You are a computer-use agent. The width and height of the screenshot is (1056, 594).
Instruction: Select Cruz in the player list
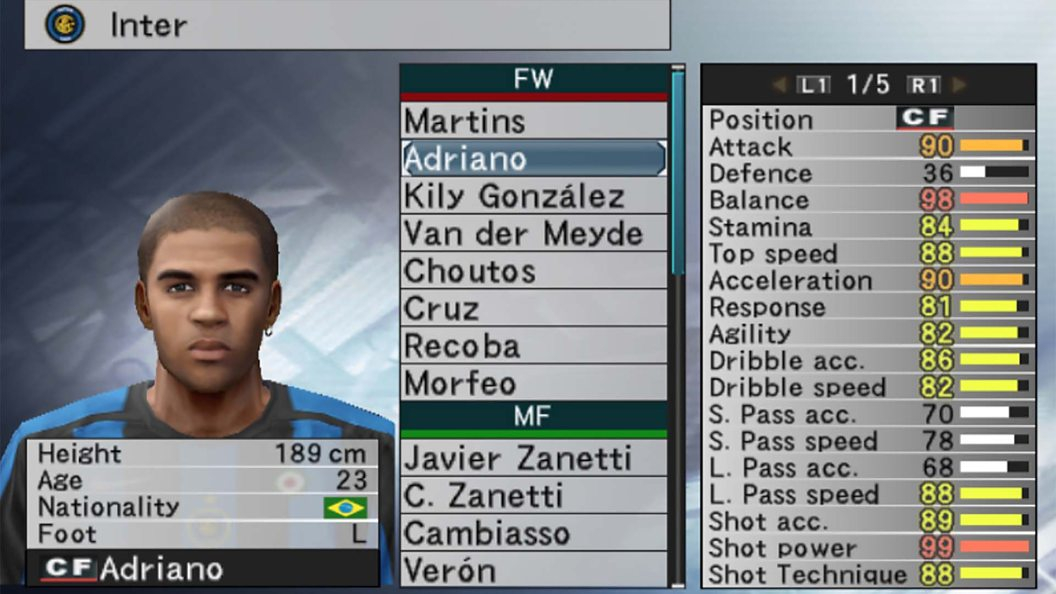pyautogui.click(x=533, y=308)
